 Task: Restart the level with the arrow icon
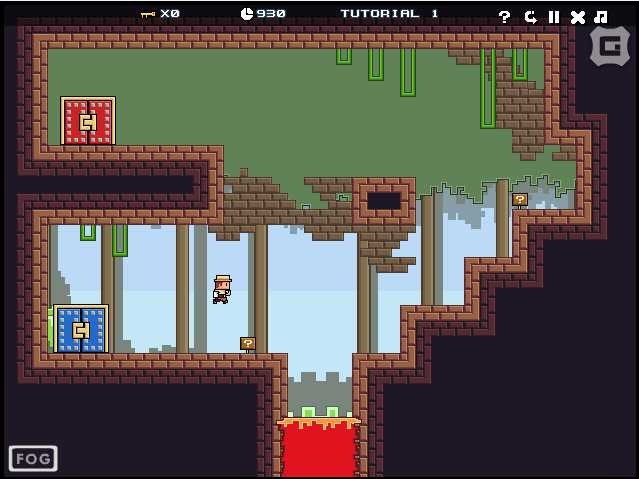tap(529, 16)
